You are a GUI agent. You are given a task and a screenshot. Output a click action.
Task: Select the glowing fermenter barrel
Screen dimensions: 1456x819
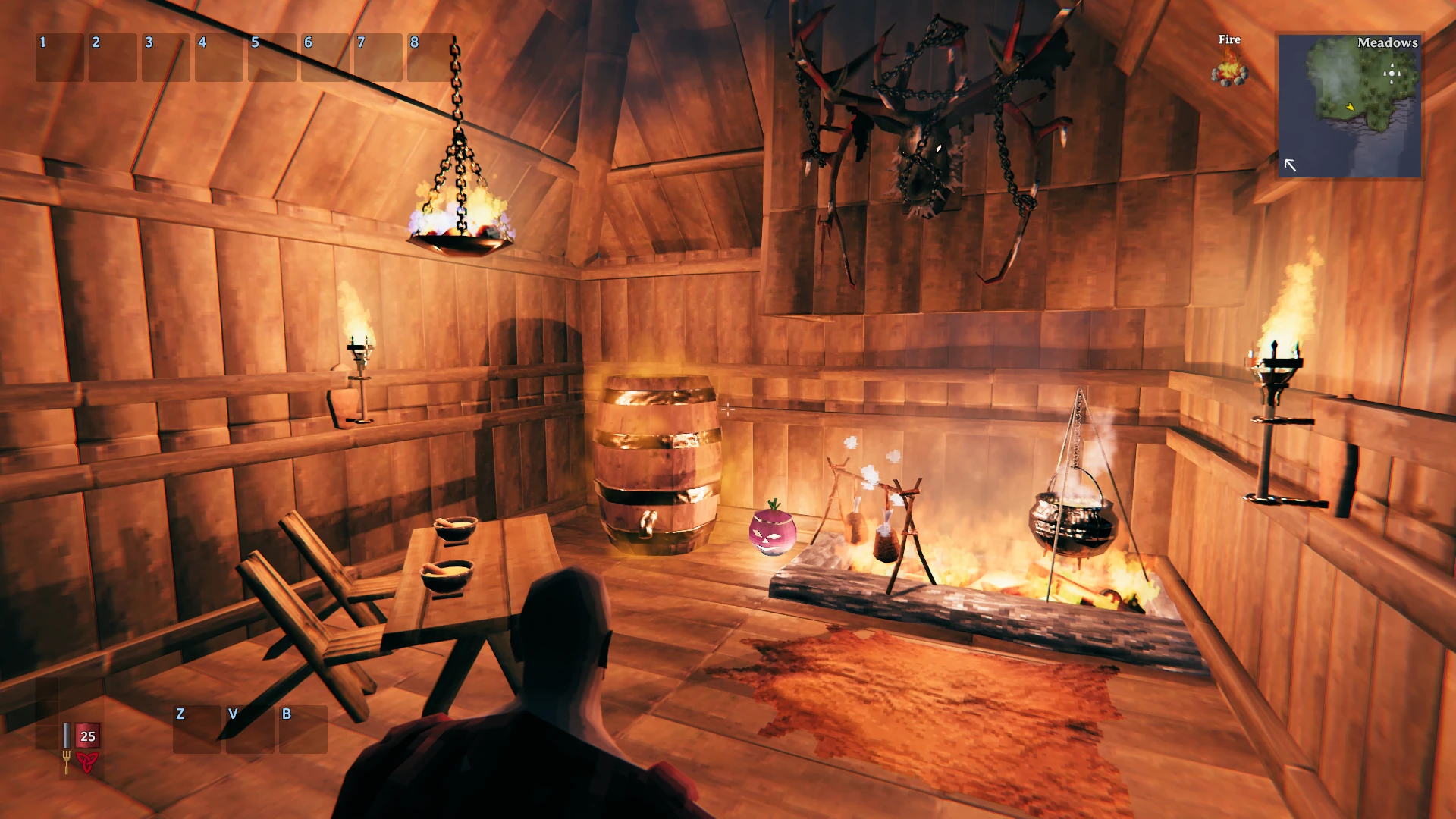pos(659,463)
